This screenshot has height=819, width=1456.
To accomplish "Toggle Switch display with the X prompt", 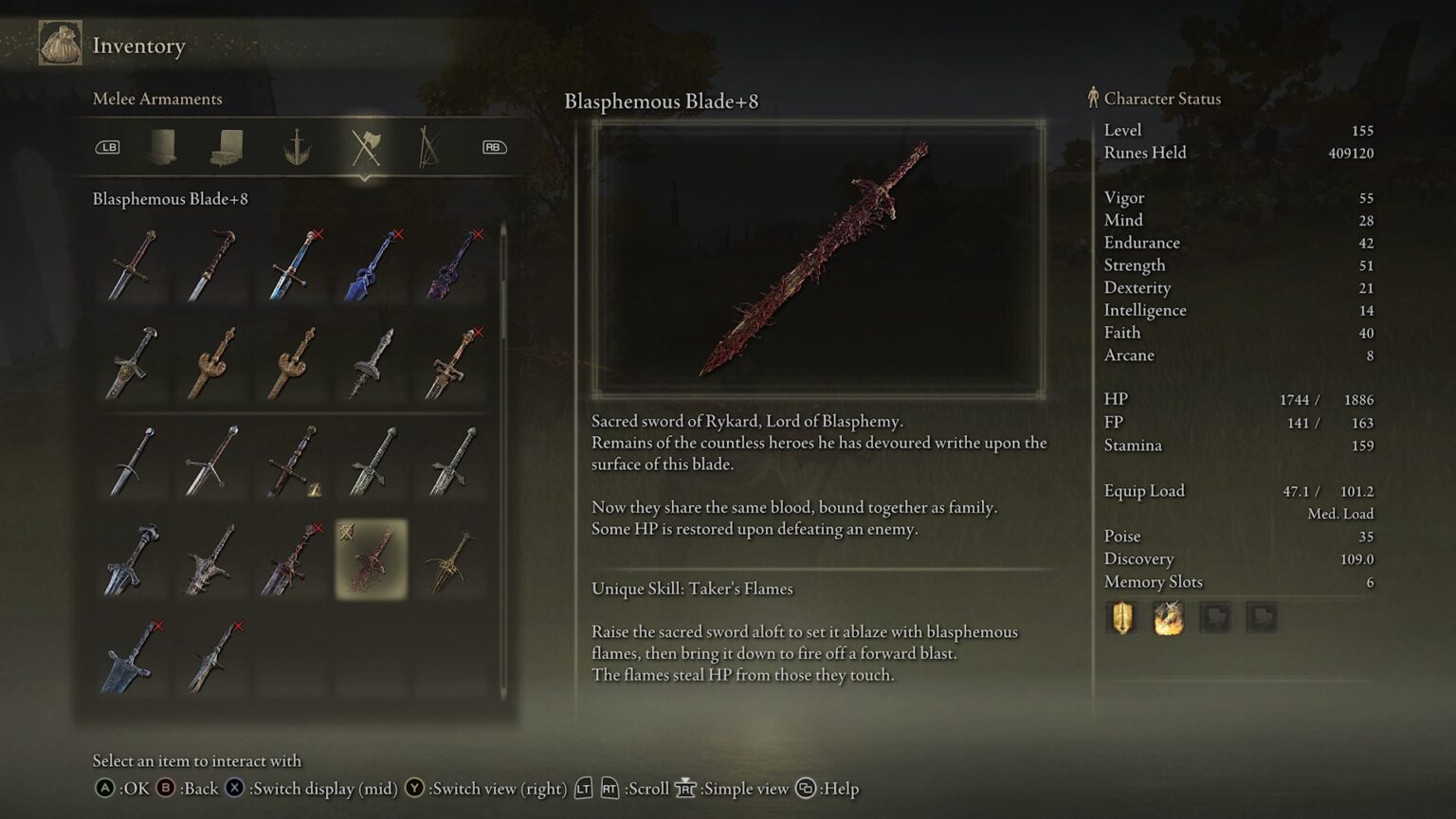I will [x=232, y=788].
